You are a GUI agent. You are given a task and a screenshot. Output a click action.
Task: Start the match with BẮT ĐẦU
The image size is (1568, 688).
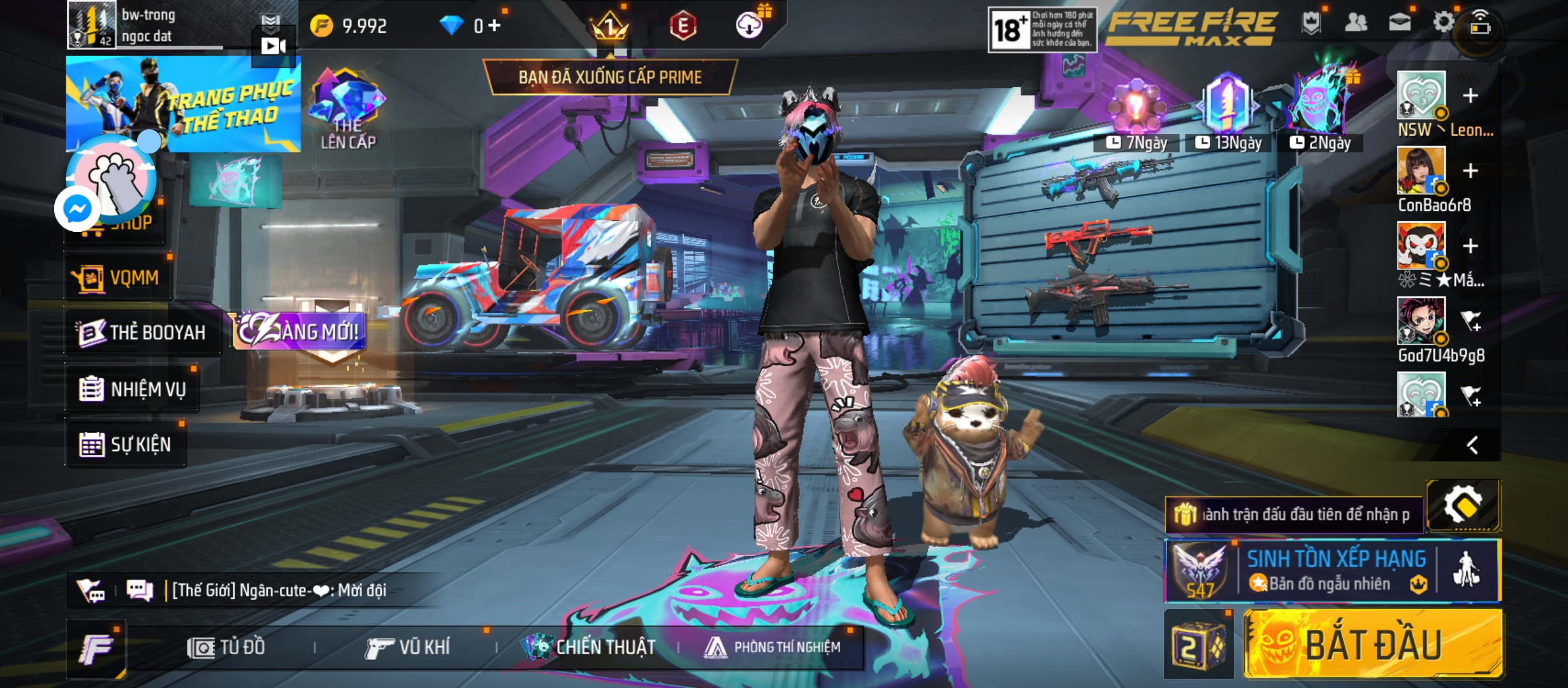pyautogui.click(x=1374, y=643)
